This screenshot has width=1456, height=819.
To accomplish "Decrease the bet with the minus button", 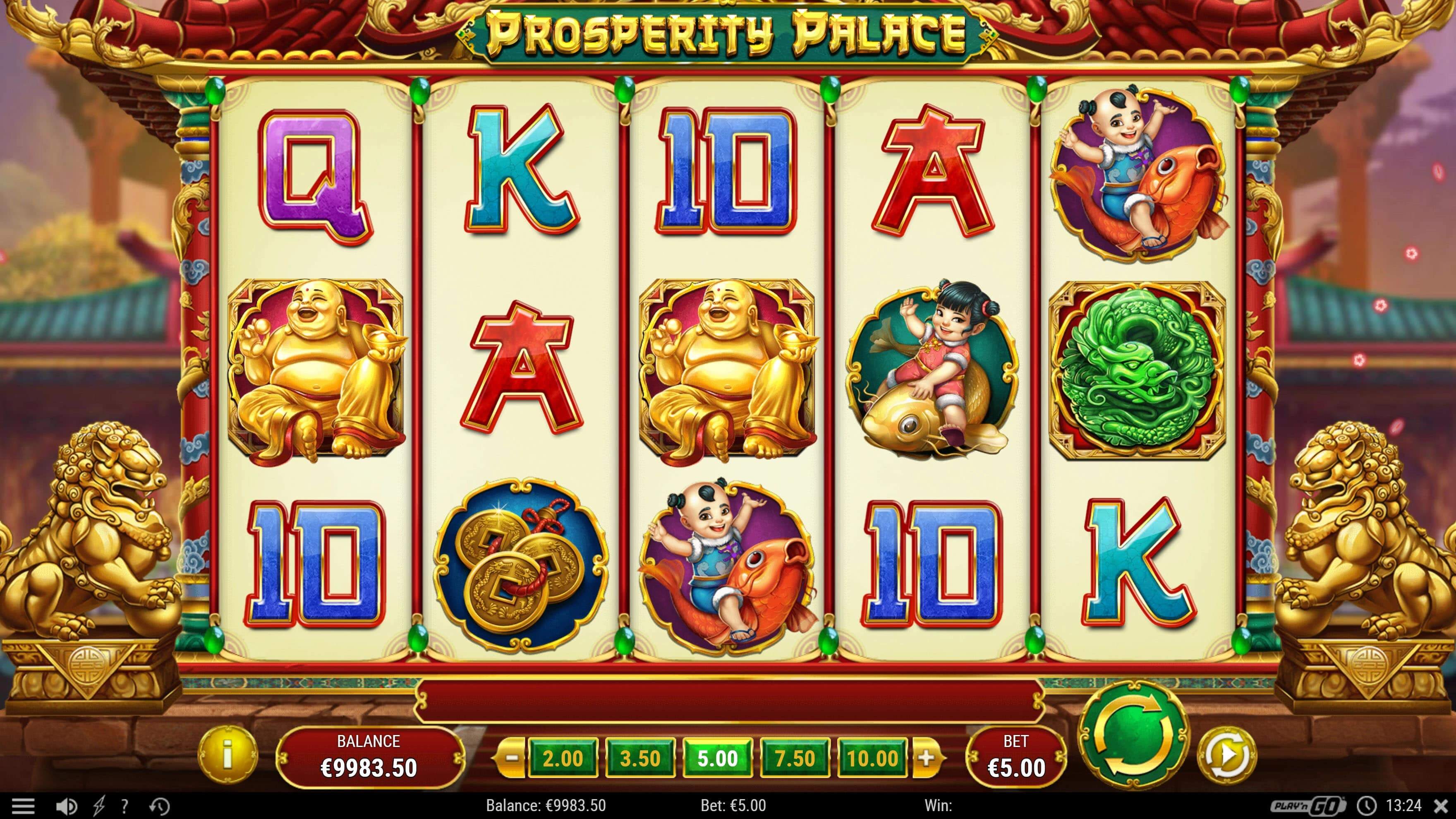I will click(x=511, y=758).
